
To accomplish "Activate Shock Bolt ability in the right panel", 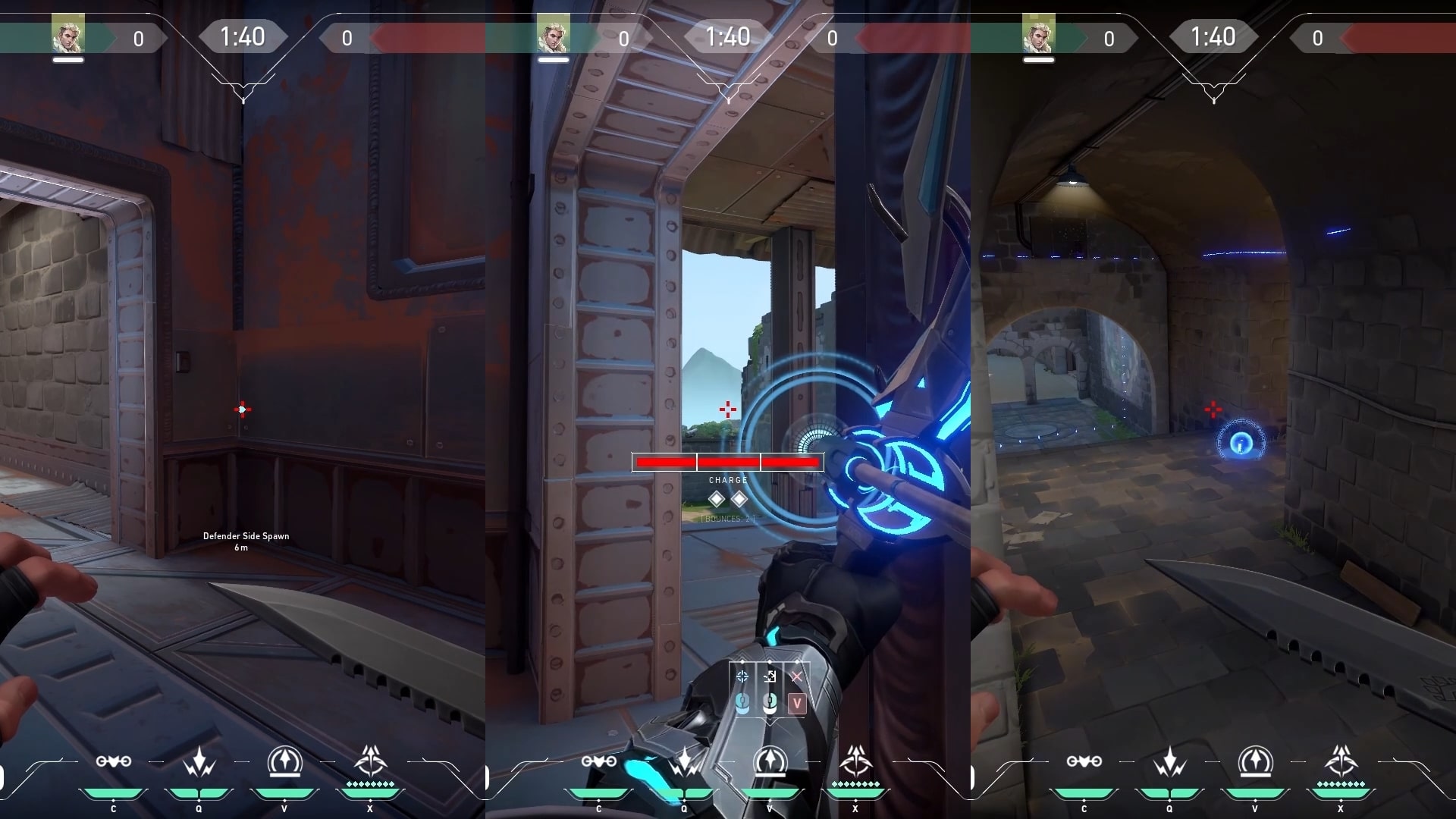I will pos(1170,761).
